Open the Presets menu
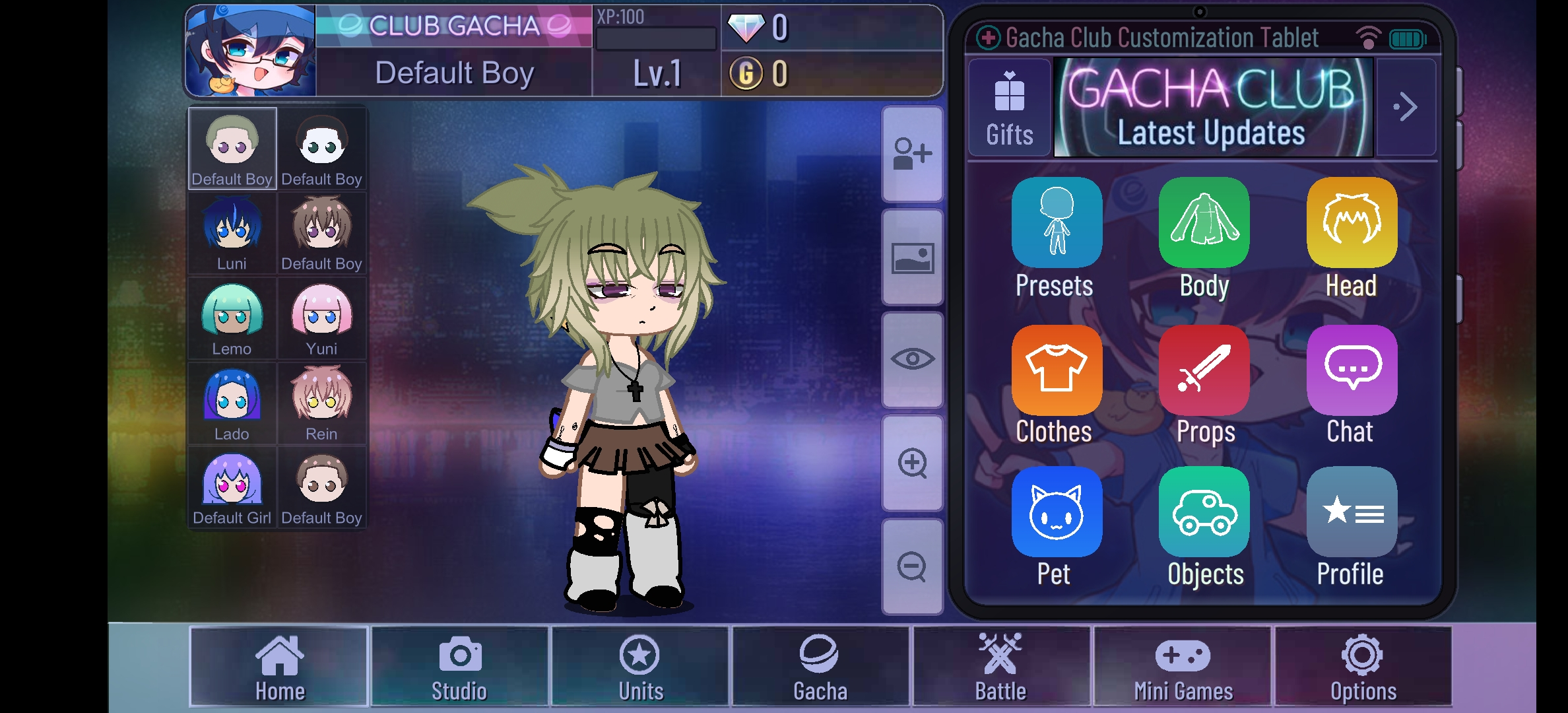Image resolution: width=1568 pixels, height=713 pixels. click(x=1055, y=223)
